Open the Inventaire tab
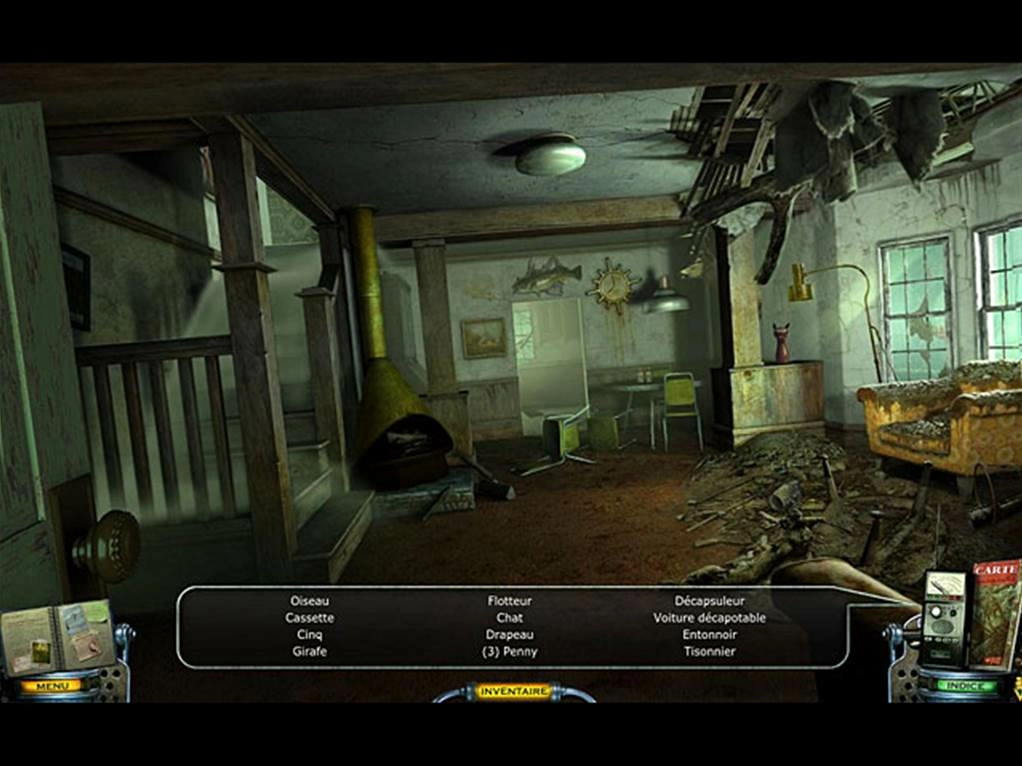Image resolution: width=1022 pixels, height=766 pixels. [x=512, y=691]
